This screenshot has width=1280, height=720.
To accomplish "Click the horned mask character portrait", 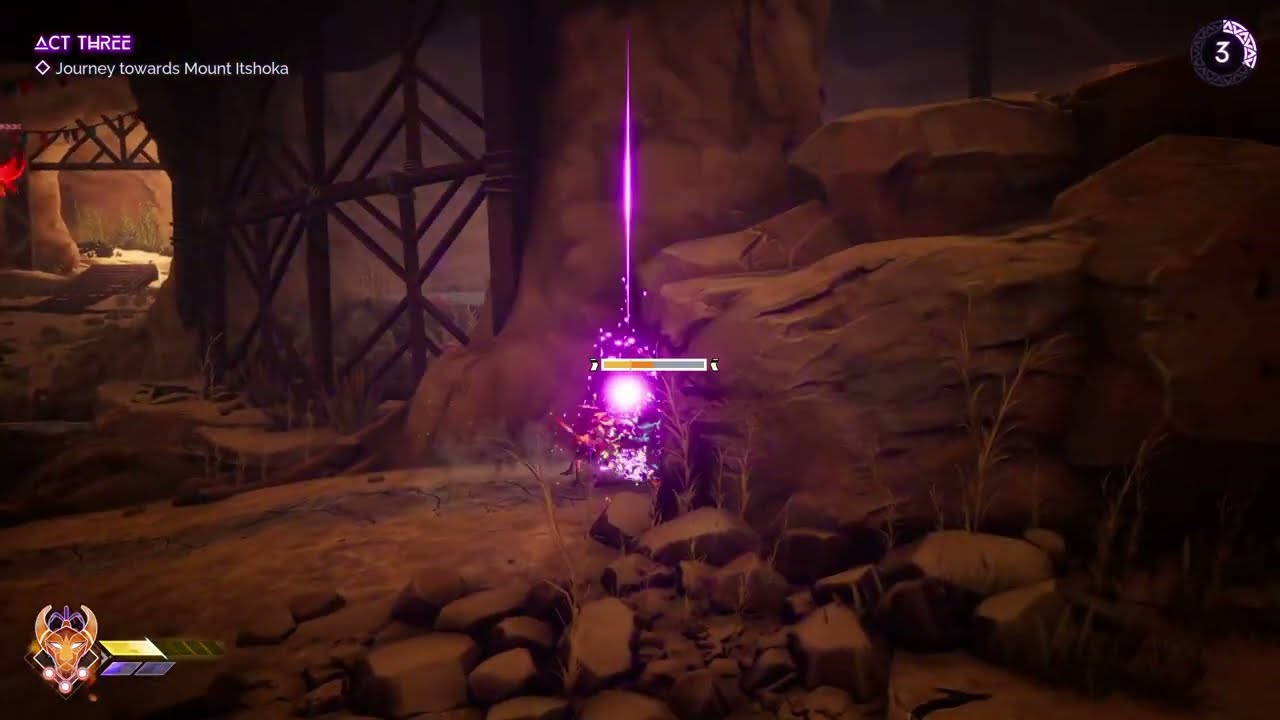I will pos(65,645).
